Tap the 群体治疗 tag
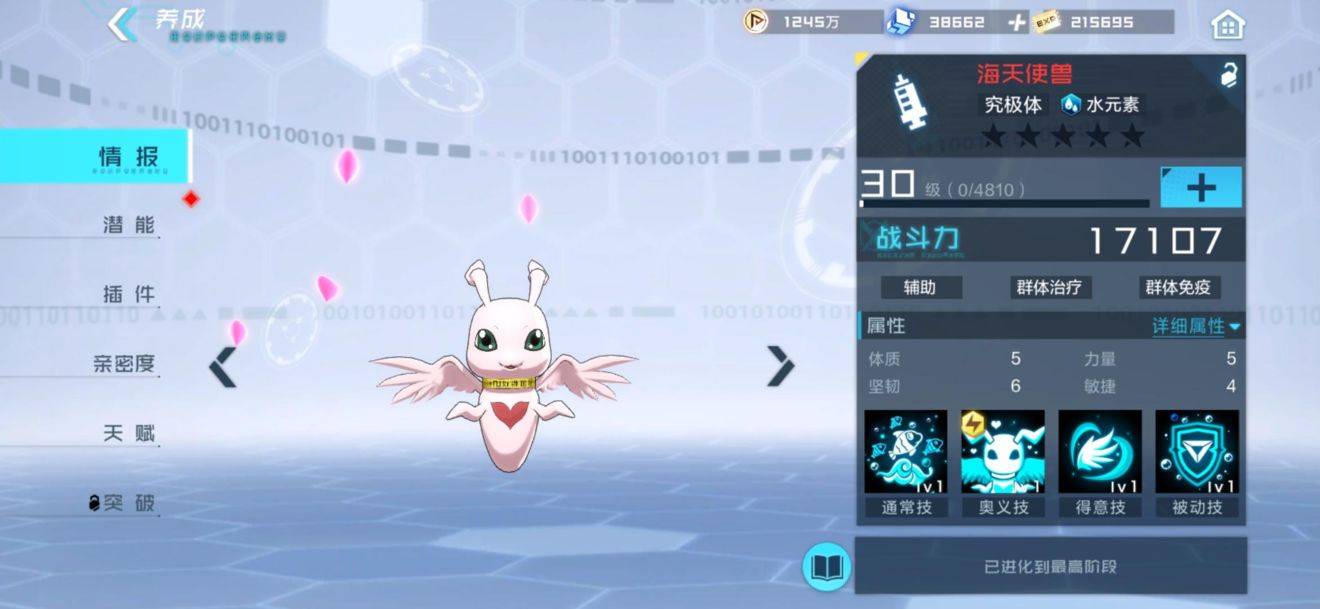Image resolution: width=1320 pixels, height=609 pixels. click(1049, 288)
